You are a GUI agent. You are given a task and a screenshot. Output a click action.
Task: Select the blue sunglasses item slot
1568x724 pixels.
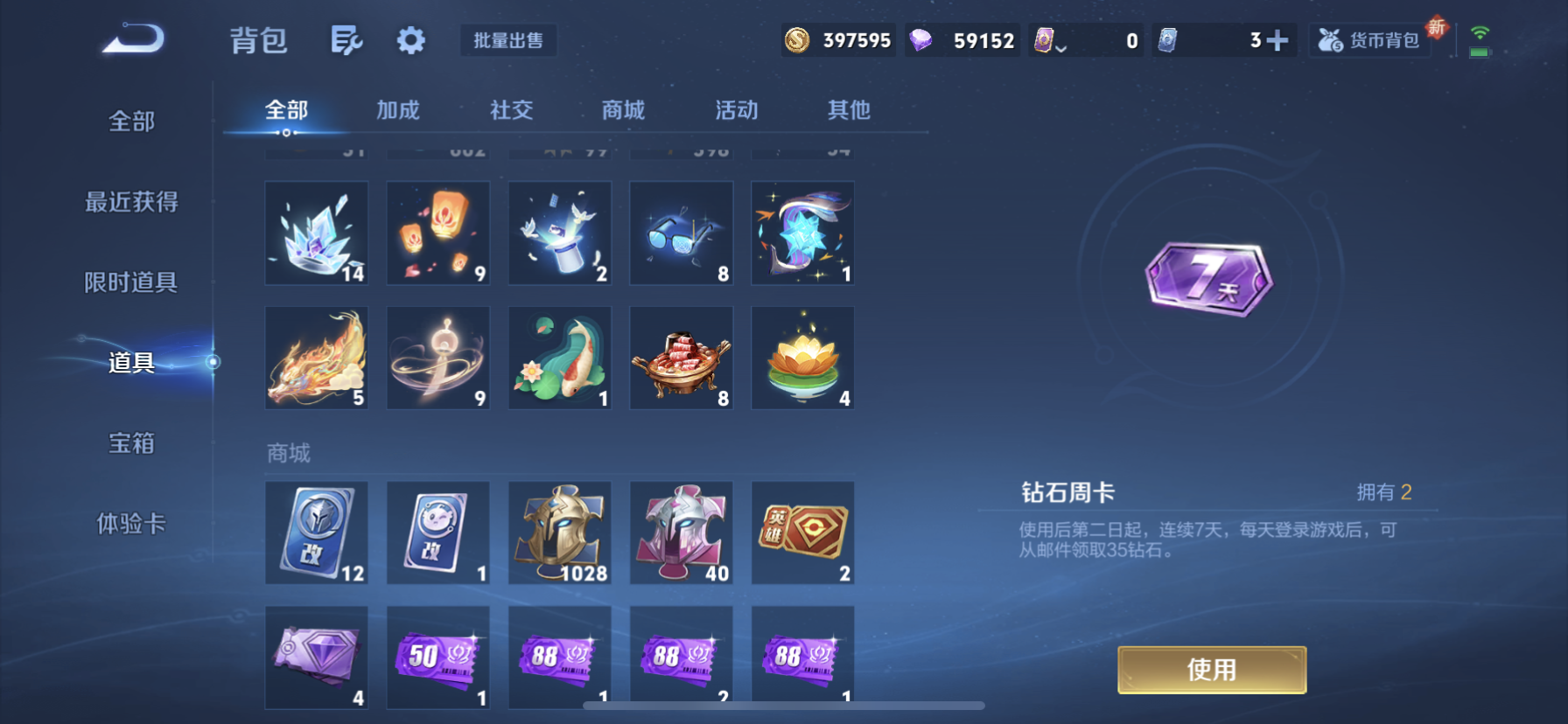[x=682, y=233]
